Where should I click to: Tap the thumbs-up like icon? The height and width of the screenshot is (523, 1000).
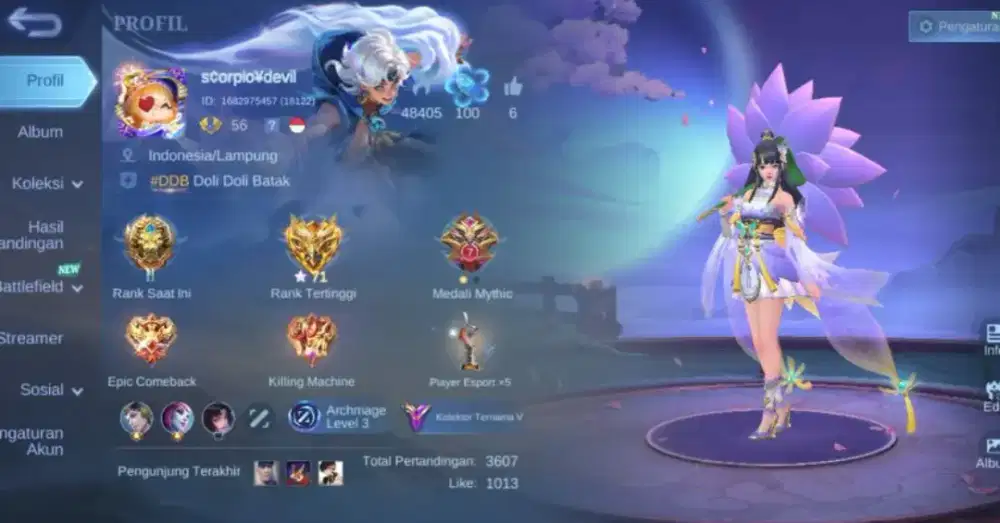(513, 87)
